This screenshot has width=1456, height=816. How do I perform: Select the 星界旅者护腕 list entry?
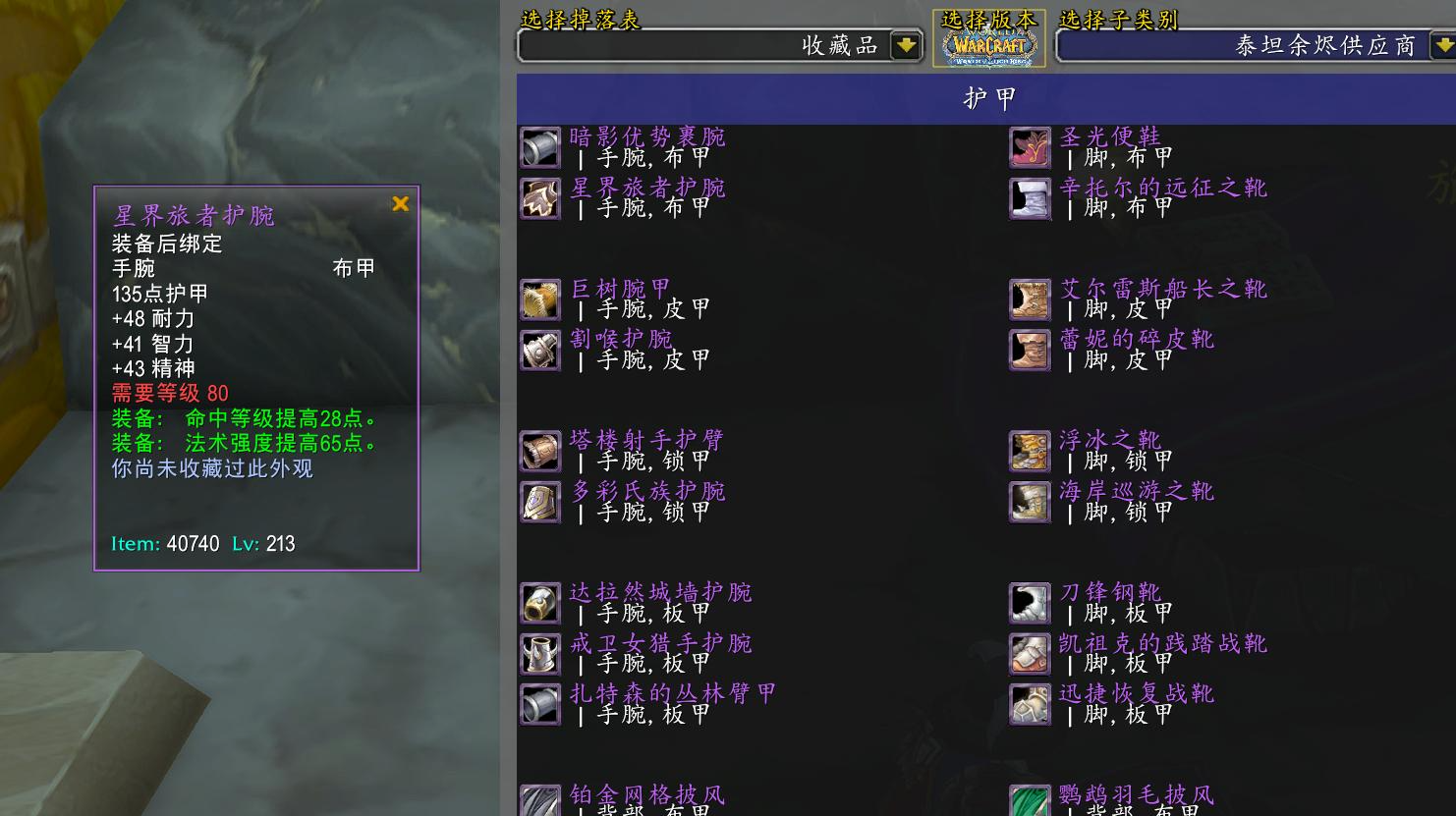pyautogui.click(x=646, y=189)
